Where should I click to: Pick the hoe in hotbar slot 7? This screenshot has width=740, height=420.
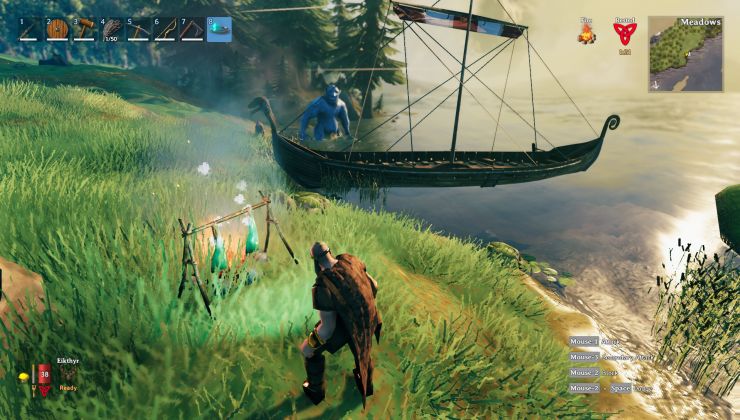coord(192,29)
